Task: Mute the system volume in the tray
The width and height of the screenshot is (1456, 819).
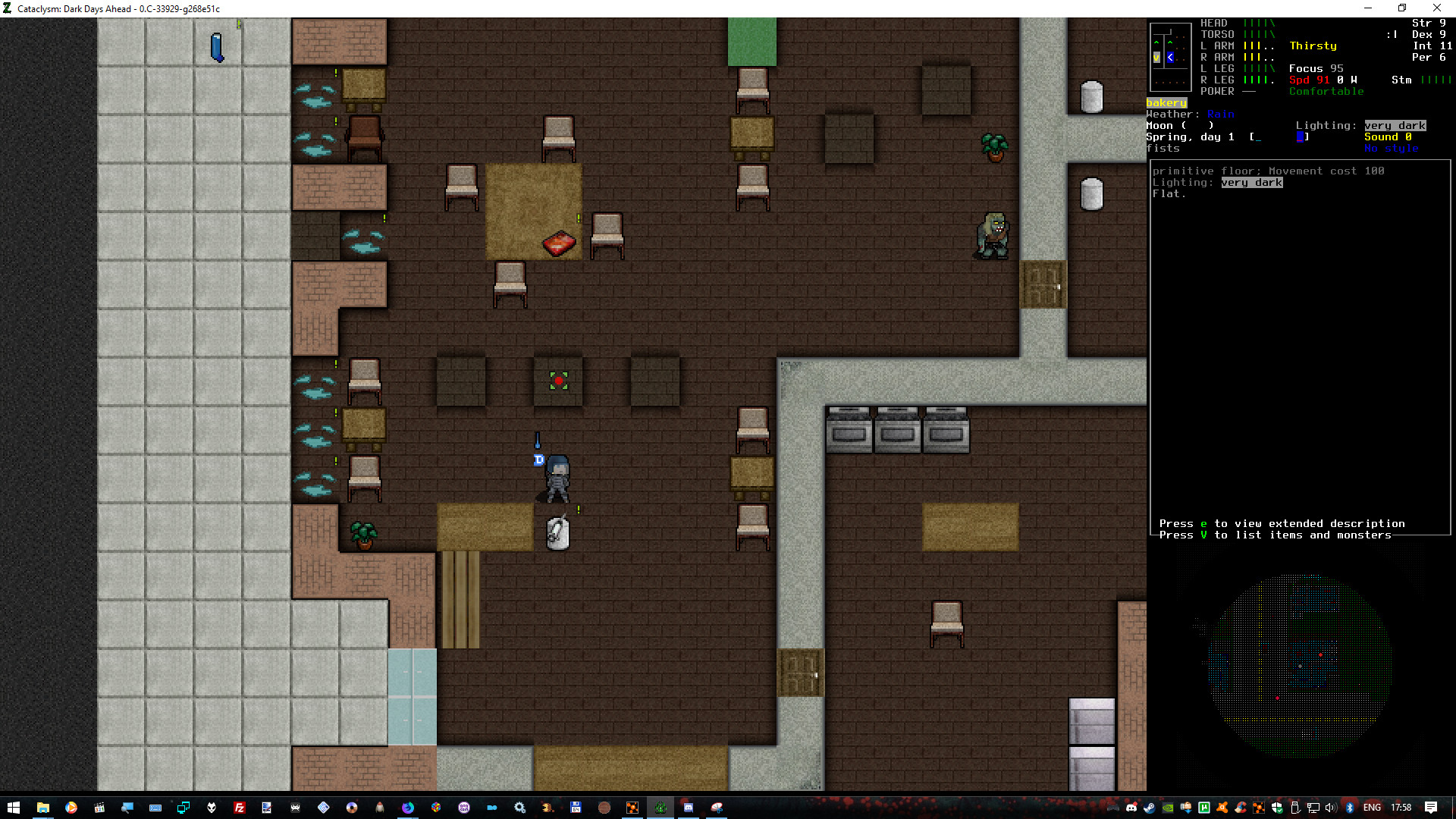Action: pos(1330,808)
